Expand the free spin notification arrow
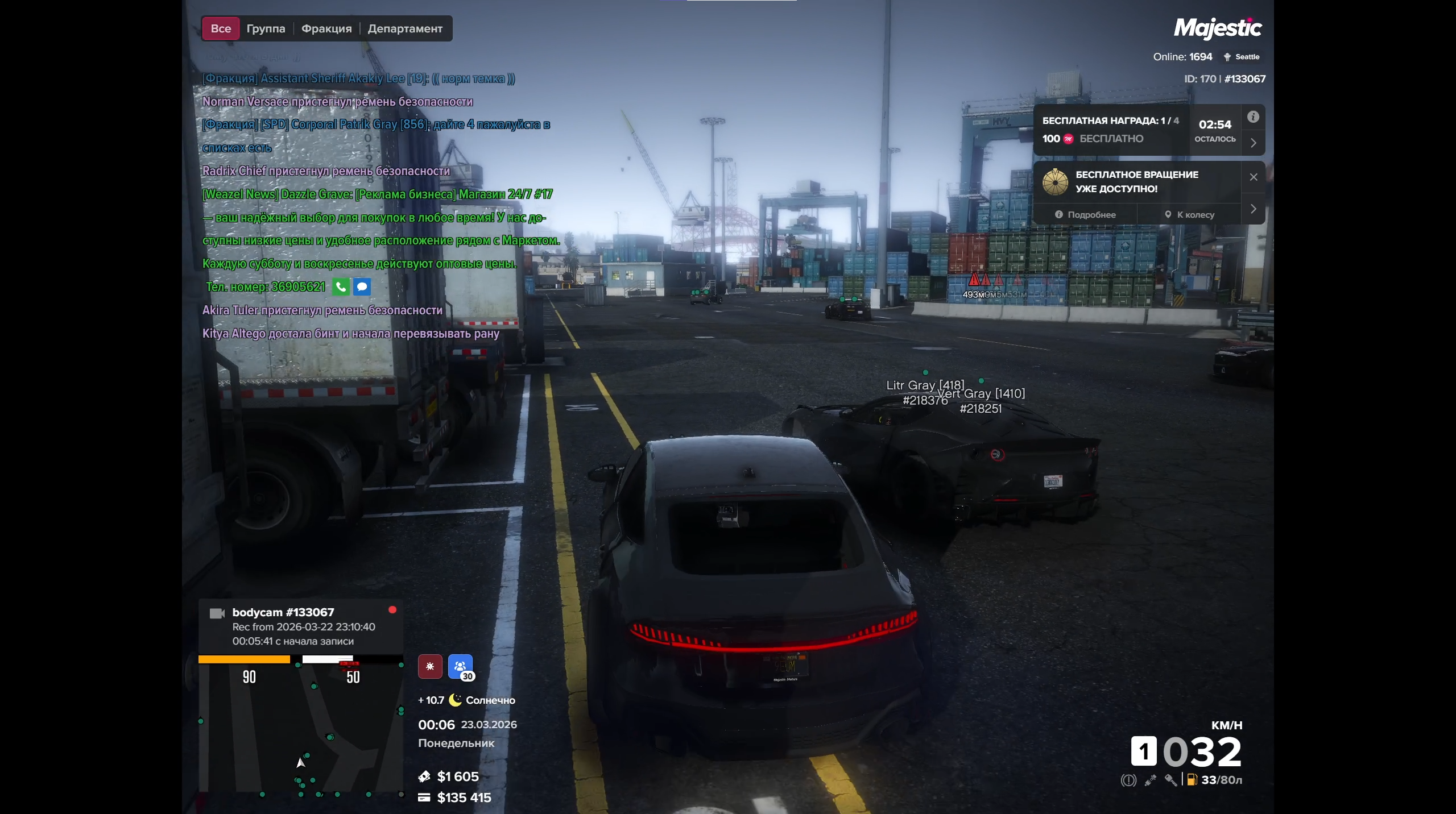Image resolution: width=1456 pixels, height=814 pixels. point(1253,209)
